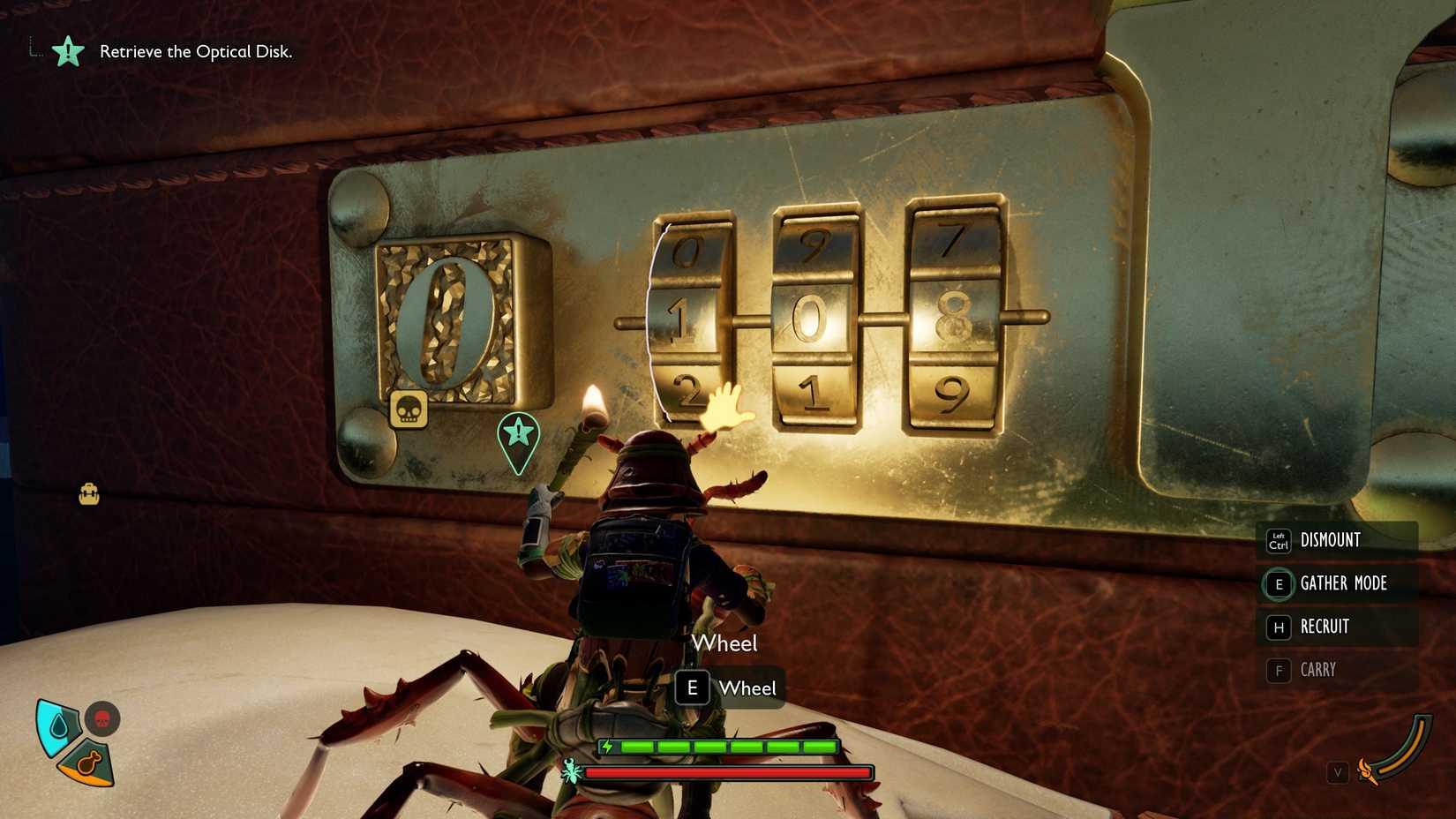
Task: Click the insect icon beside the health bar
Action: point(572,771)
